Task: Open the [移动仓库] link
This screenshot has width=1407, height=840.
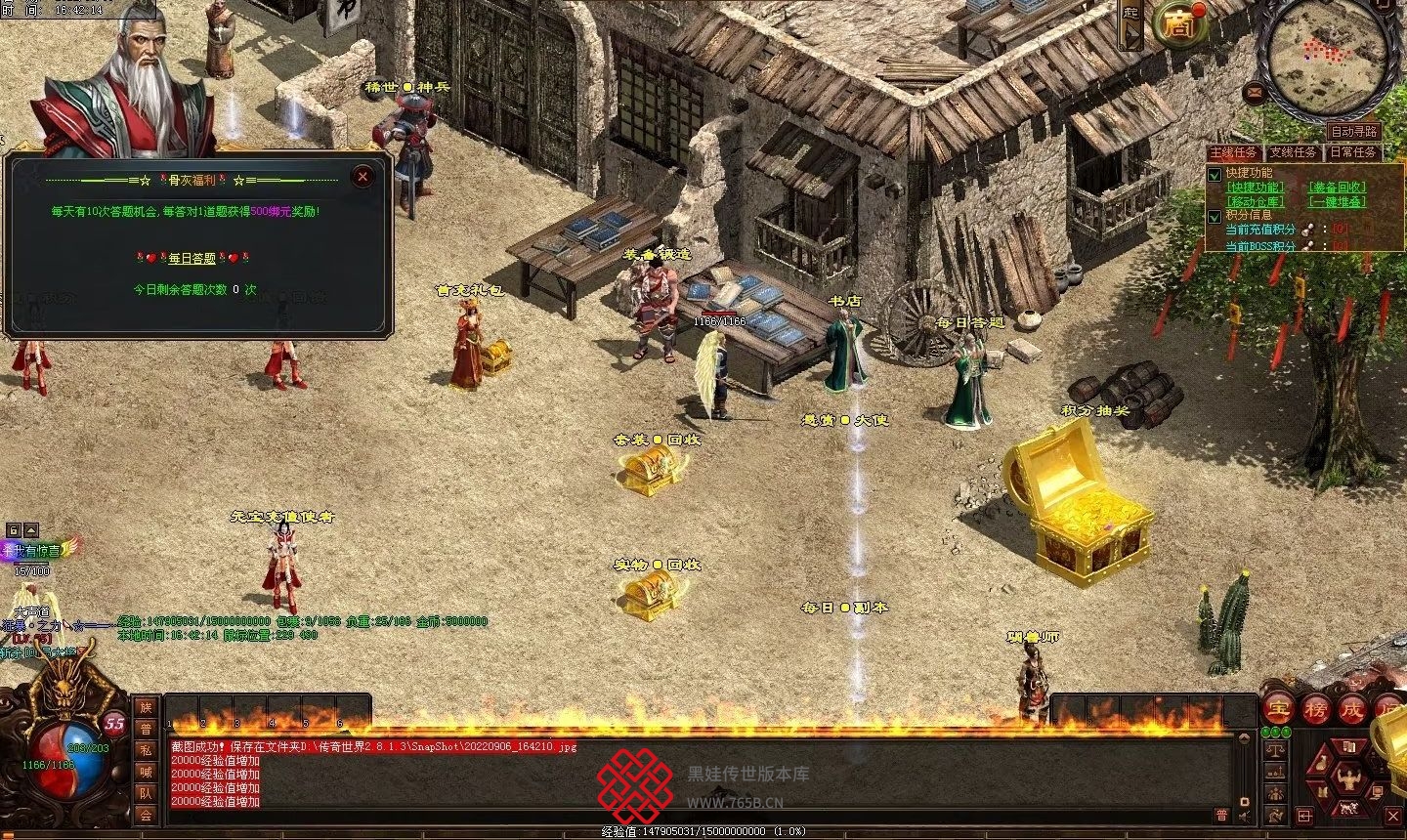Action: click(x=1256, y=201)
